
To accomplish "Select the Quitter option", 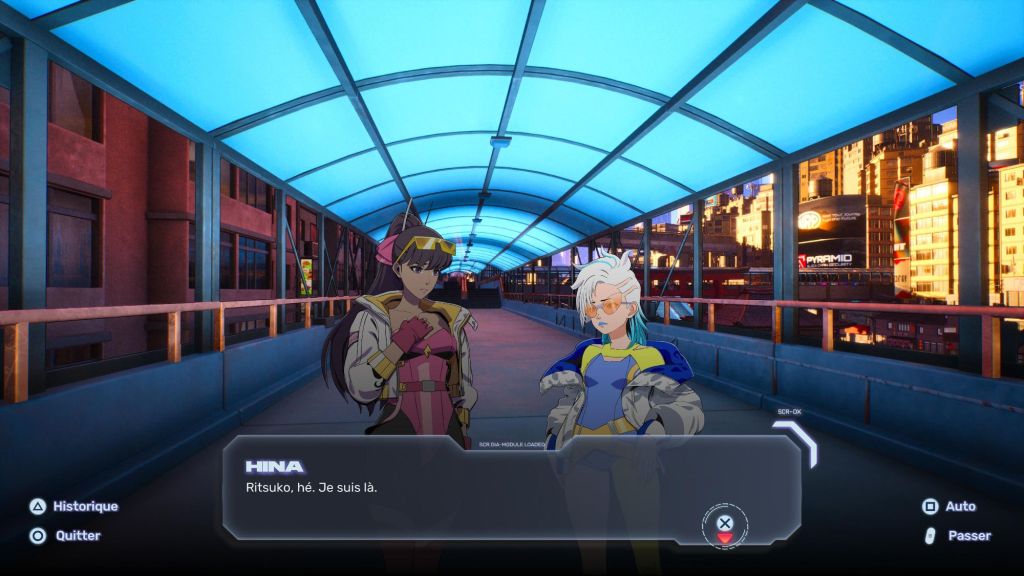I will pos(66,536).
